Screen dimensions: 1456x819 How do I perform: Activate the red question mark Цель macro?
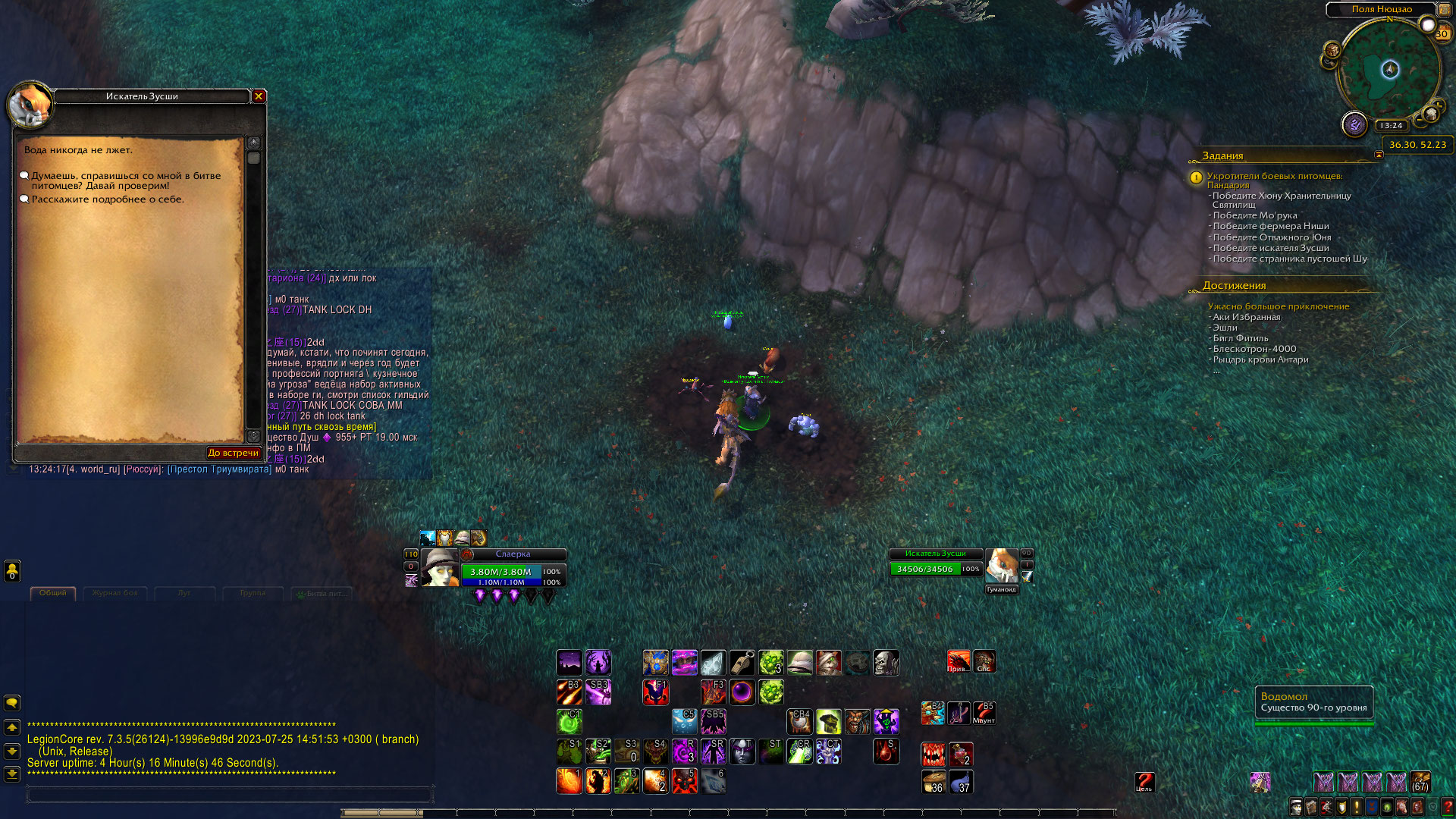(x=1144, y=783)
